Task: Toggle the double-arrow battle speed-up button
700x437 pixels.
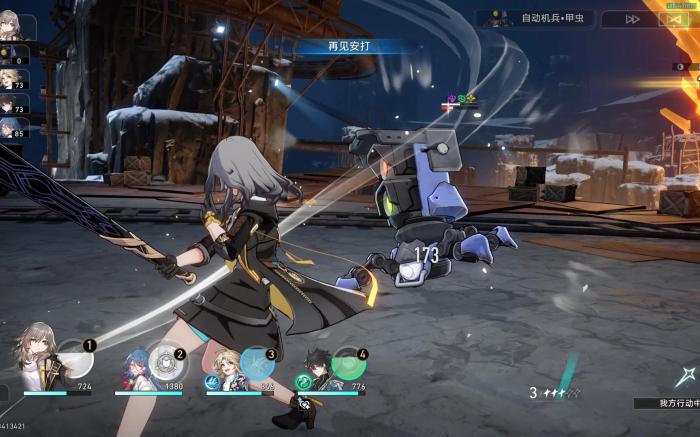Action: 633,18
